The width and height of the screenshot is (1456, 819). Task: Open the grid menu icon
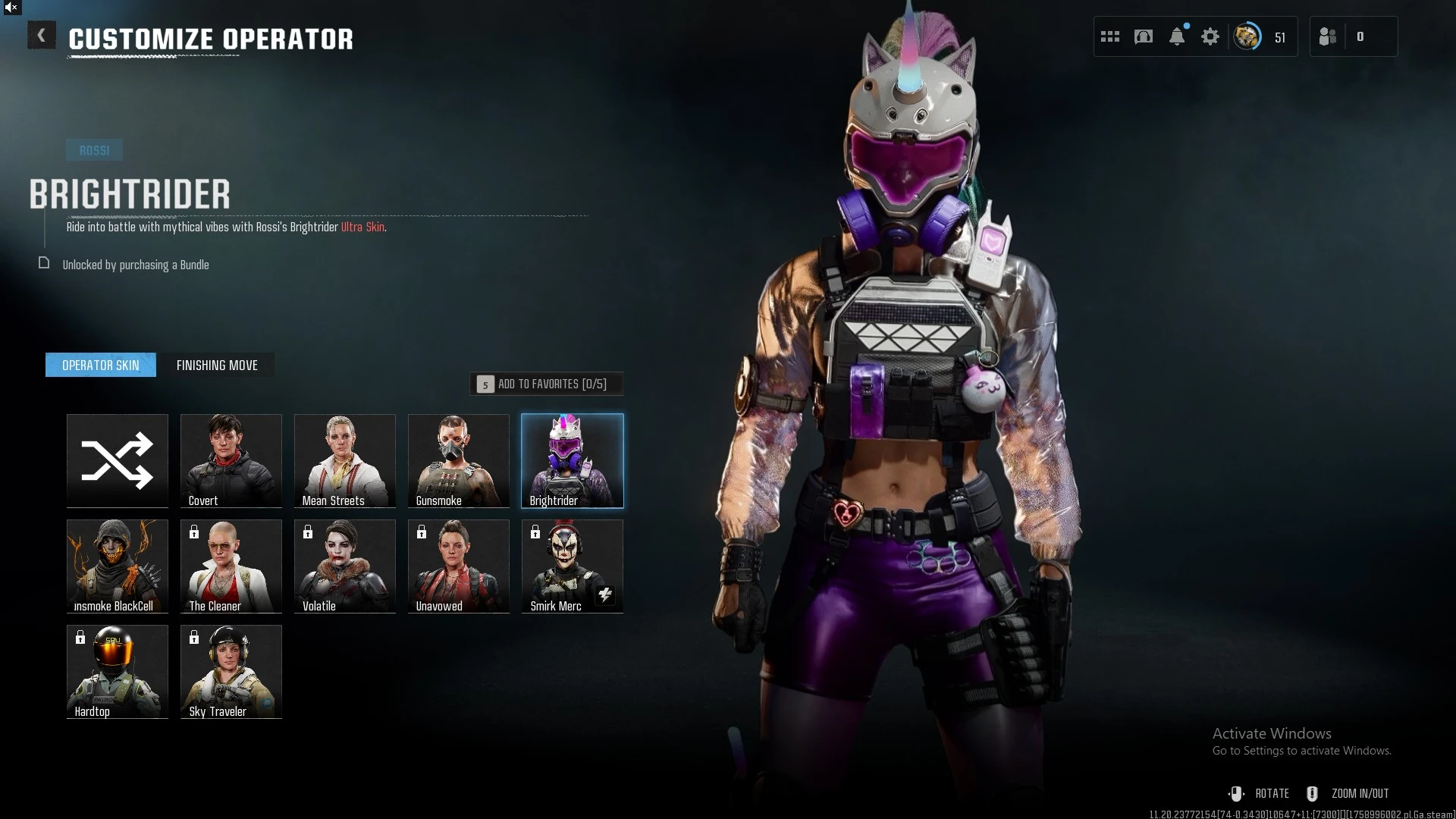[x=1110, y=36]
